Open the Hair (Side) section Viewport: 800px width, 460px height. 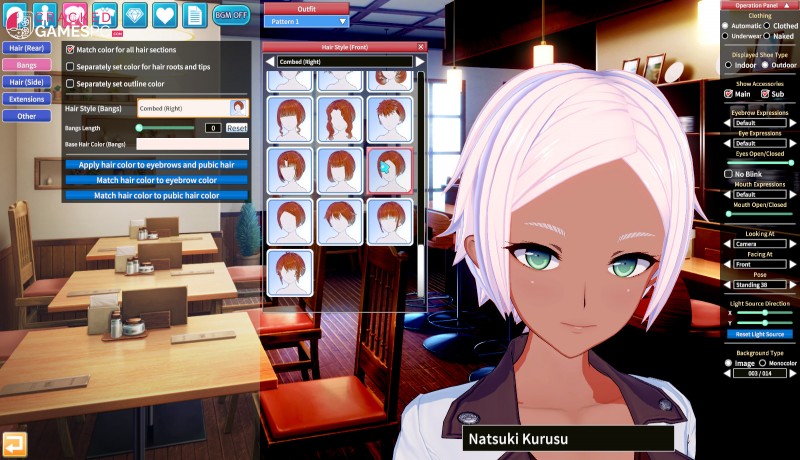pyautogui.click(x=26, y=82)
